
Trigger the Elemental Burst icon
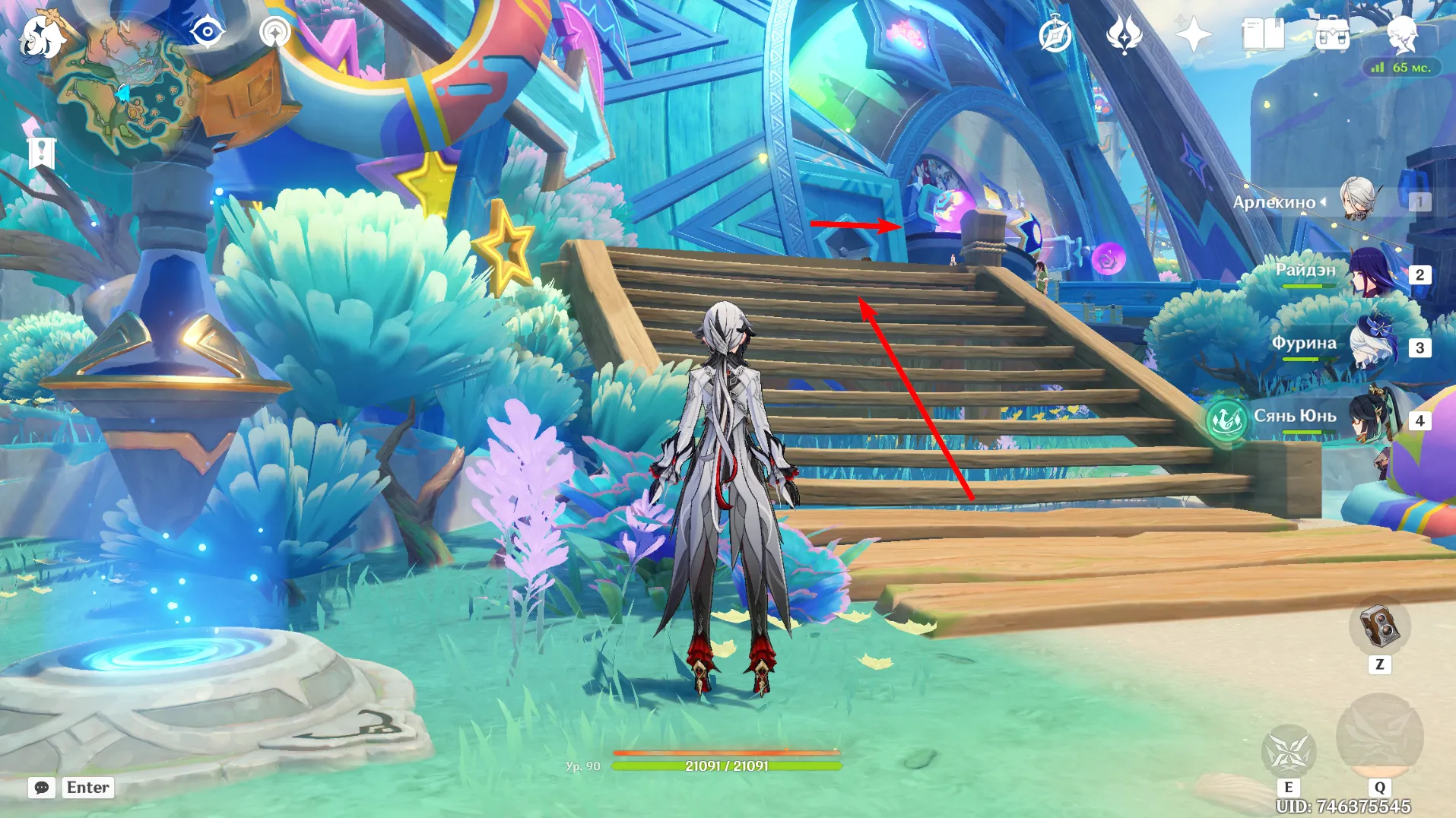(x=1379, y=736)
